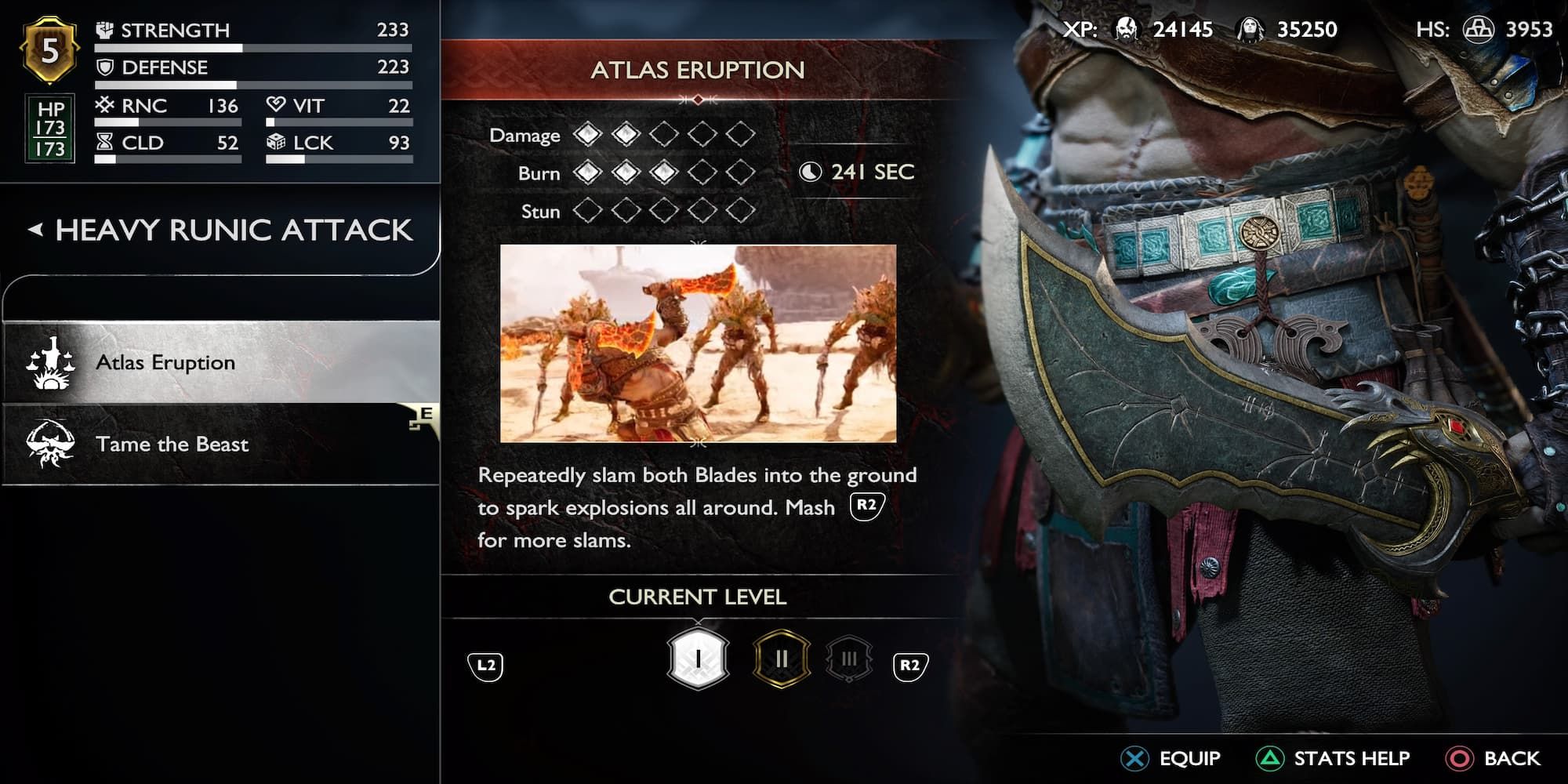Click the Back option

point(1494,758)
